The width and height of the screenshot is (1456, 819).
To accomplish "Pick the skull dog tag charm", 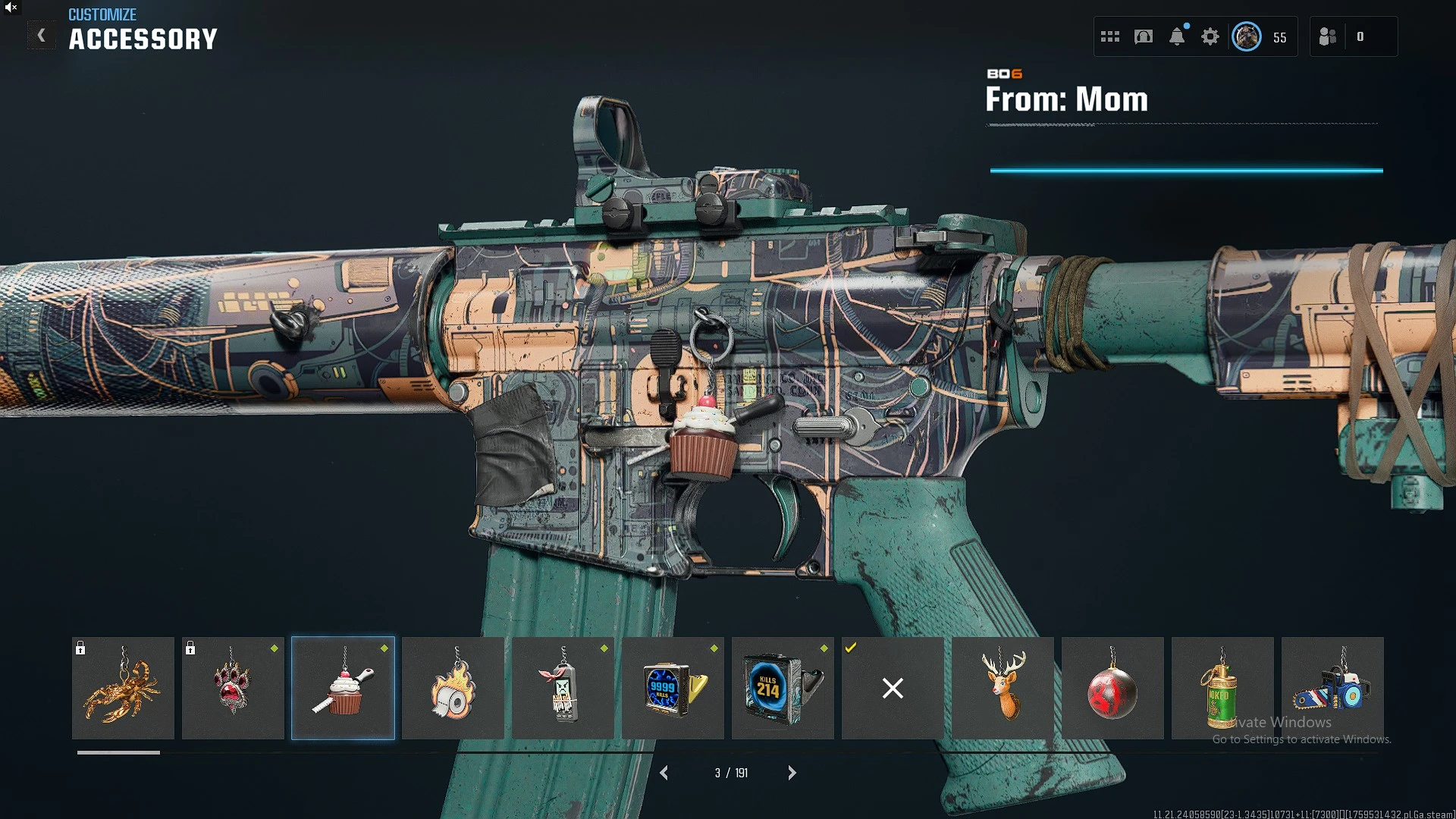I will pyautogui.click(x=563, y=688).
